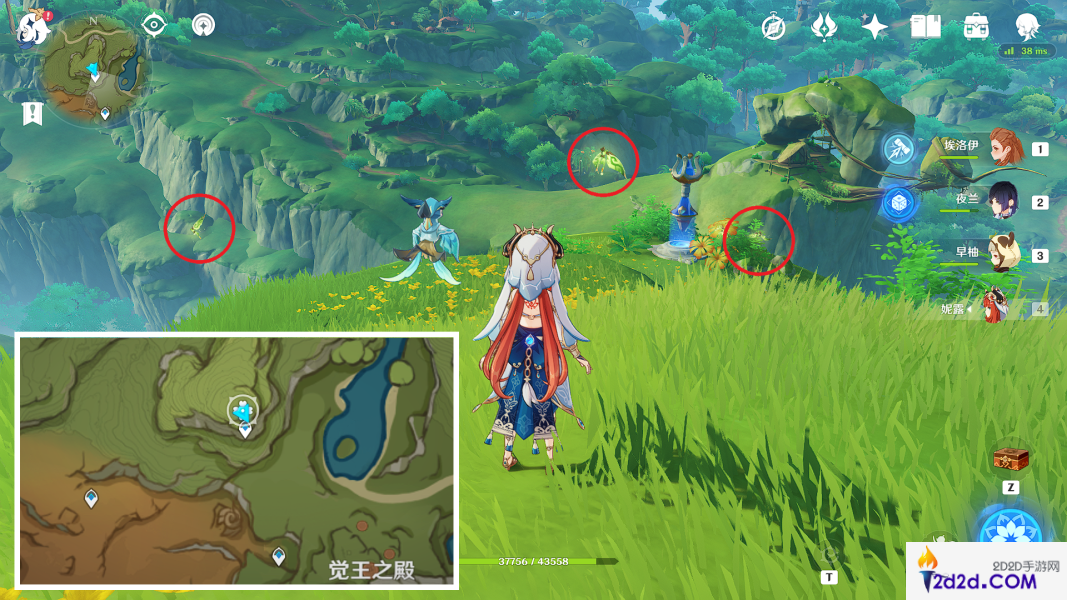Image resolution: width=1067 pixels, height=600 pixels.
Task: Click the 2d2d.COM watermark logo
Action: tap(985, 572)
